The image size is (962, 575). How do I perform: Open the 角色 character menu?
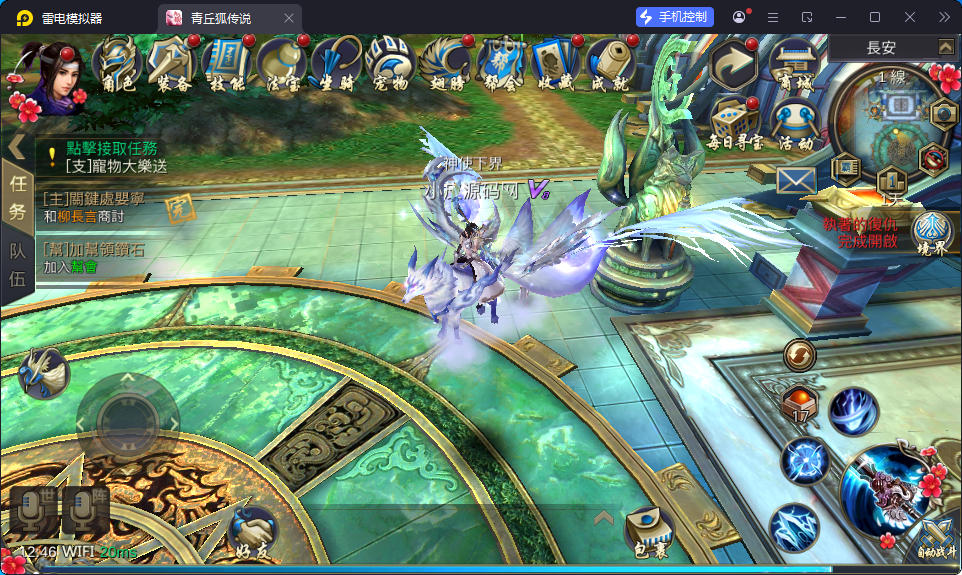coord(119,65)
